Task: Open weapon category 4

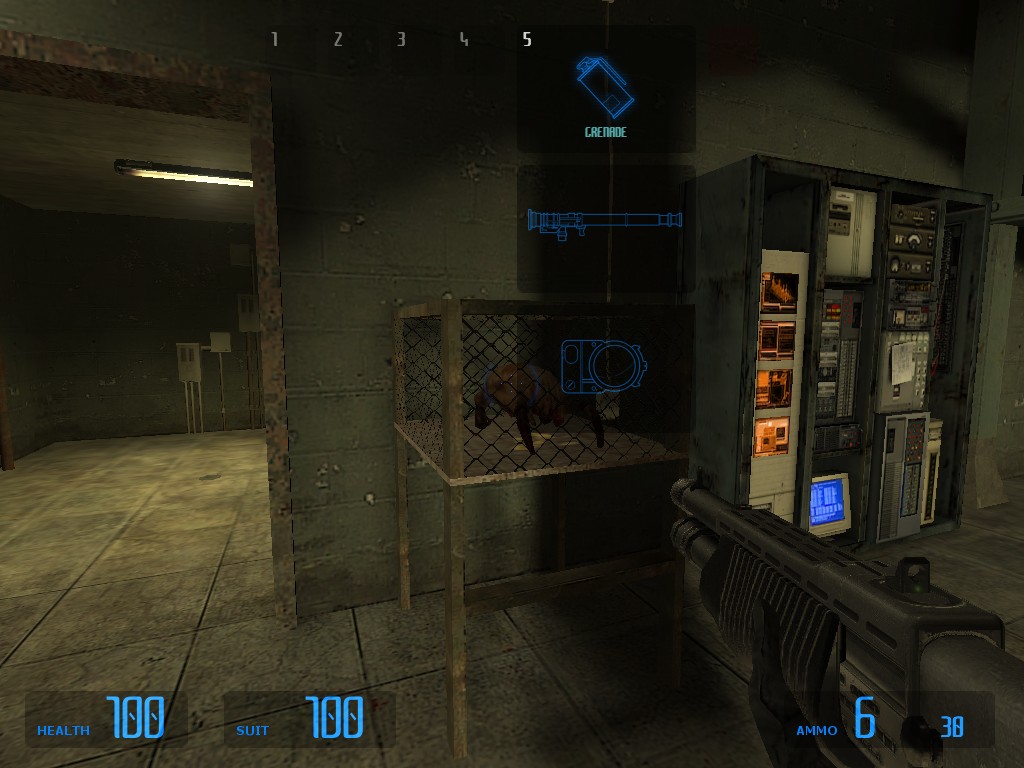Action: point(464,40)
